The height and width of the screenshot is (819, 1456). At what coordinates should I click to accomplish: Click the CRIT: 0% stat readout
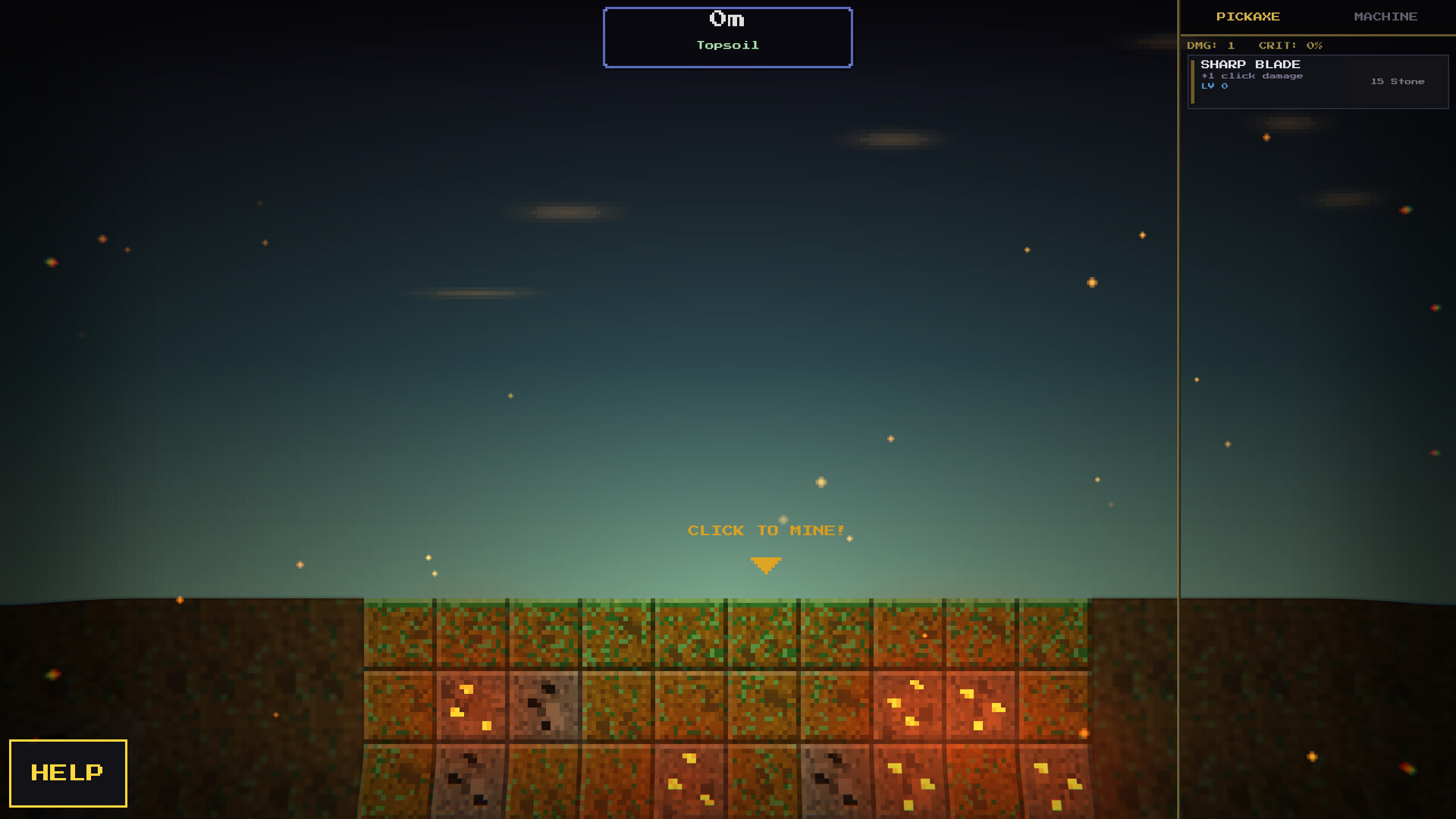click(x=1290, y=45)
